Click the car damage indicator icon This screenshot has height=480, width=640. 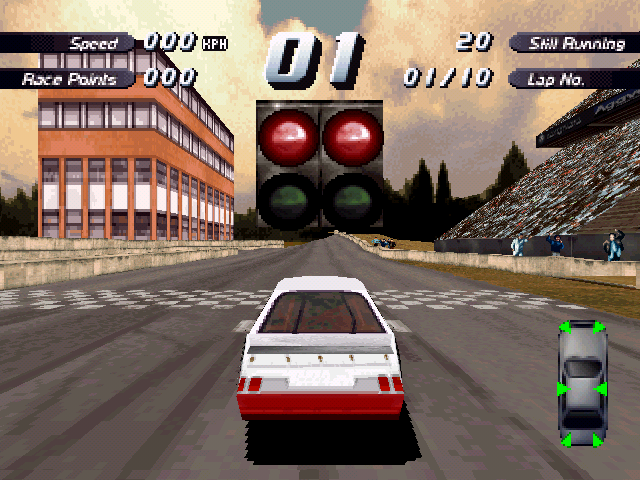pos(582,385)
